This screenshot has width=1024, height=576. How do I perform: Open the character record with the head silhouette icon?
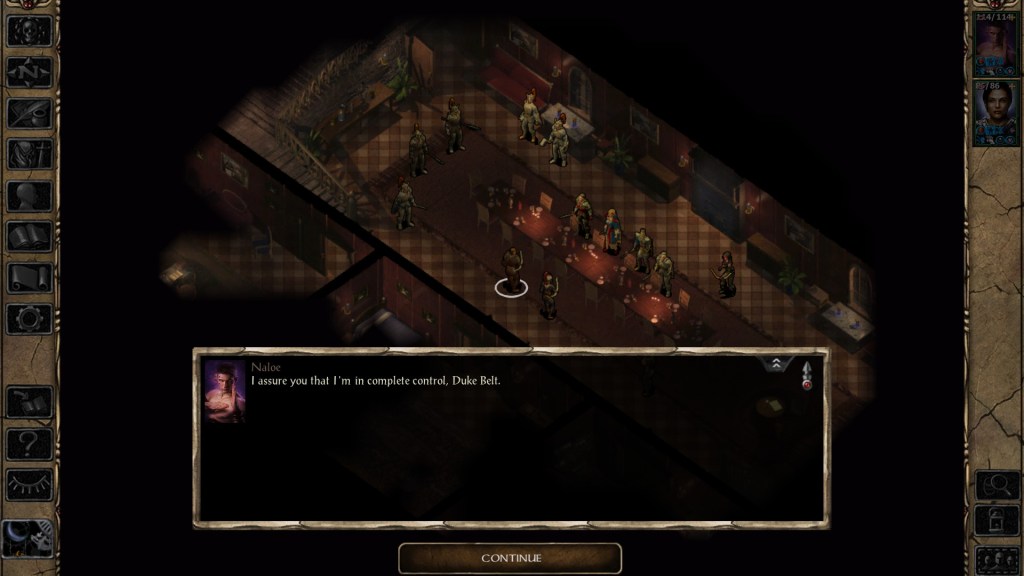click(29, 195)
